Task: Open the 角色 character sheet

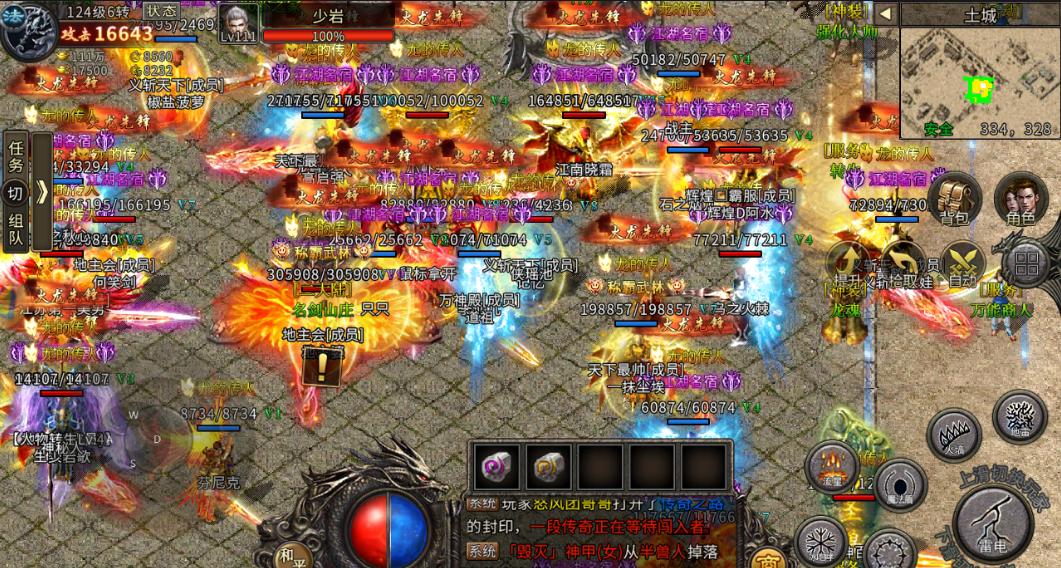Action: click(1021, 199)
